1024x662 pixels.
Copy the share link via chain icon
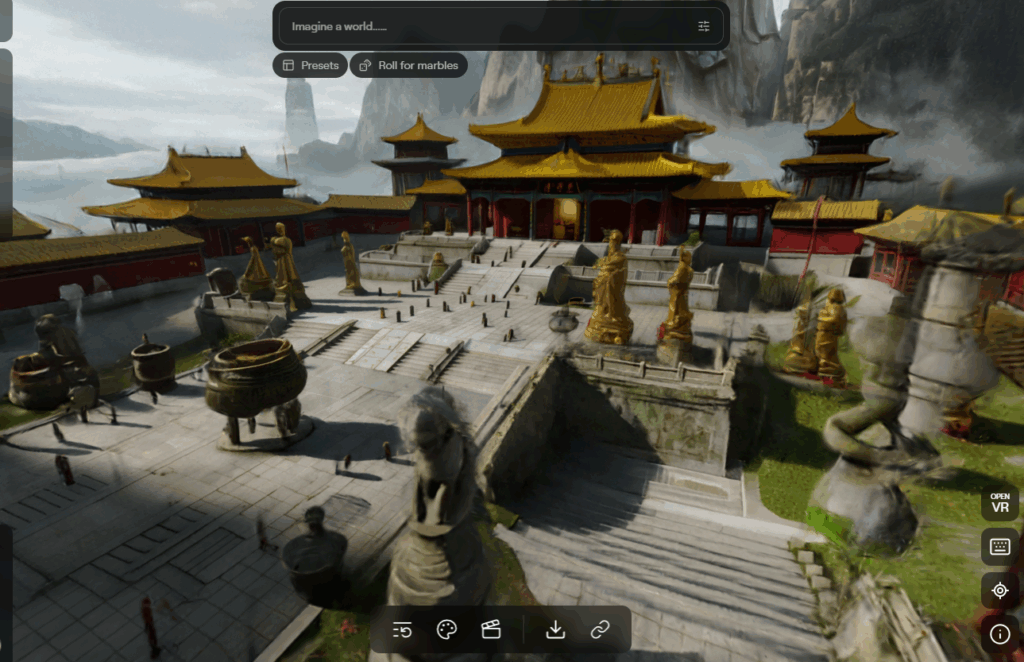pos(600,630)
